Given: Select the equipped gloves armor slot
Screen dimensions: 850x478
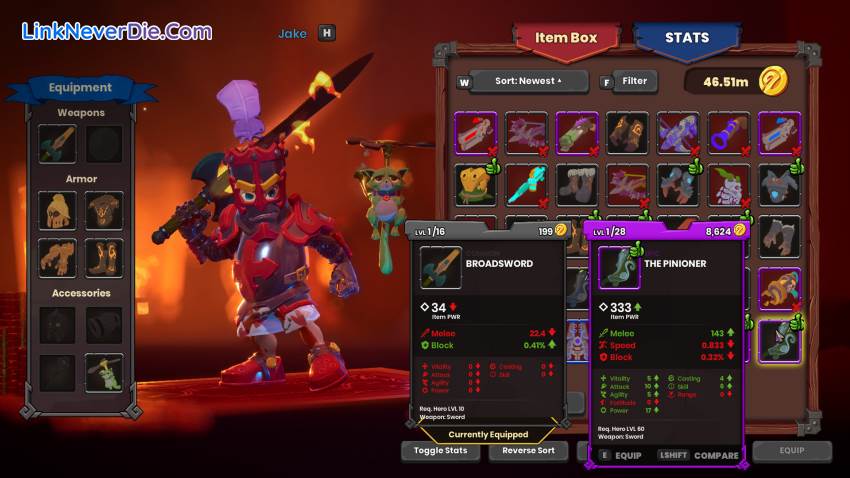Looking at the screenshot, I should 57,257.
